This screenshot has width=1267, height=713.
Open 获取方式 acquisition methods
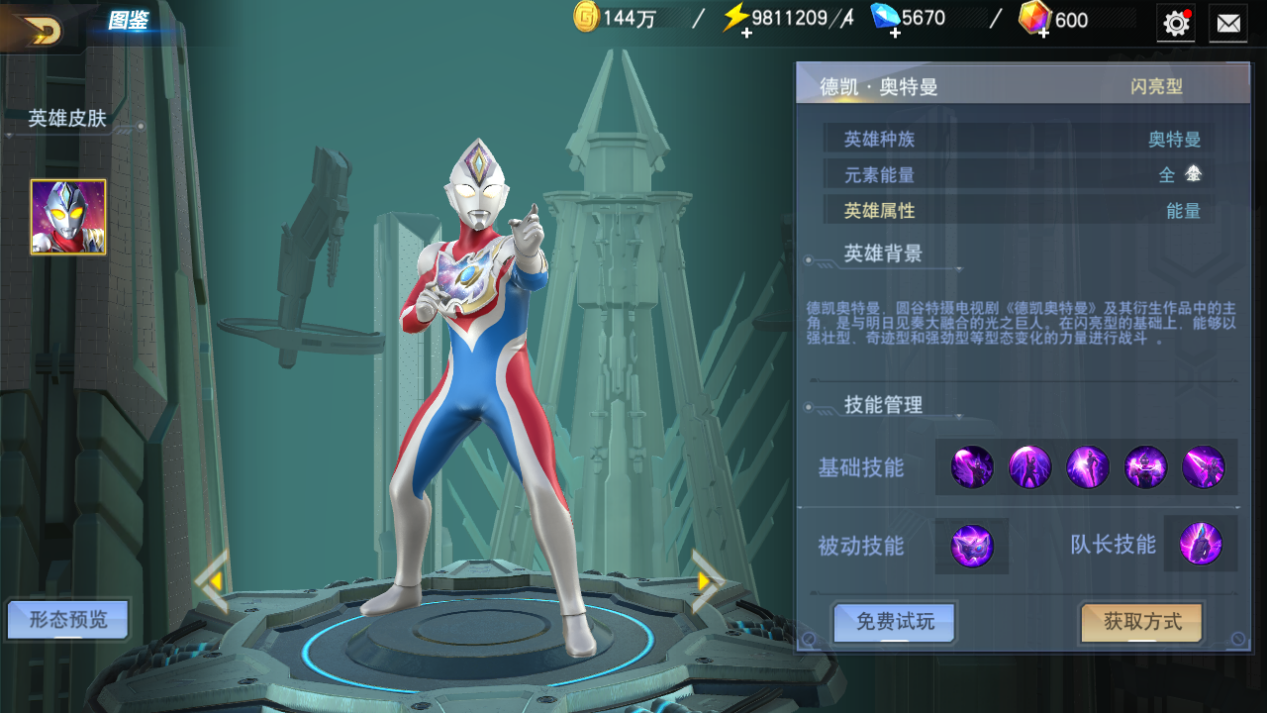point(1142,622)
